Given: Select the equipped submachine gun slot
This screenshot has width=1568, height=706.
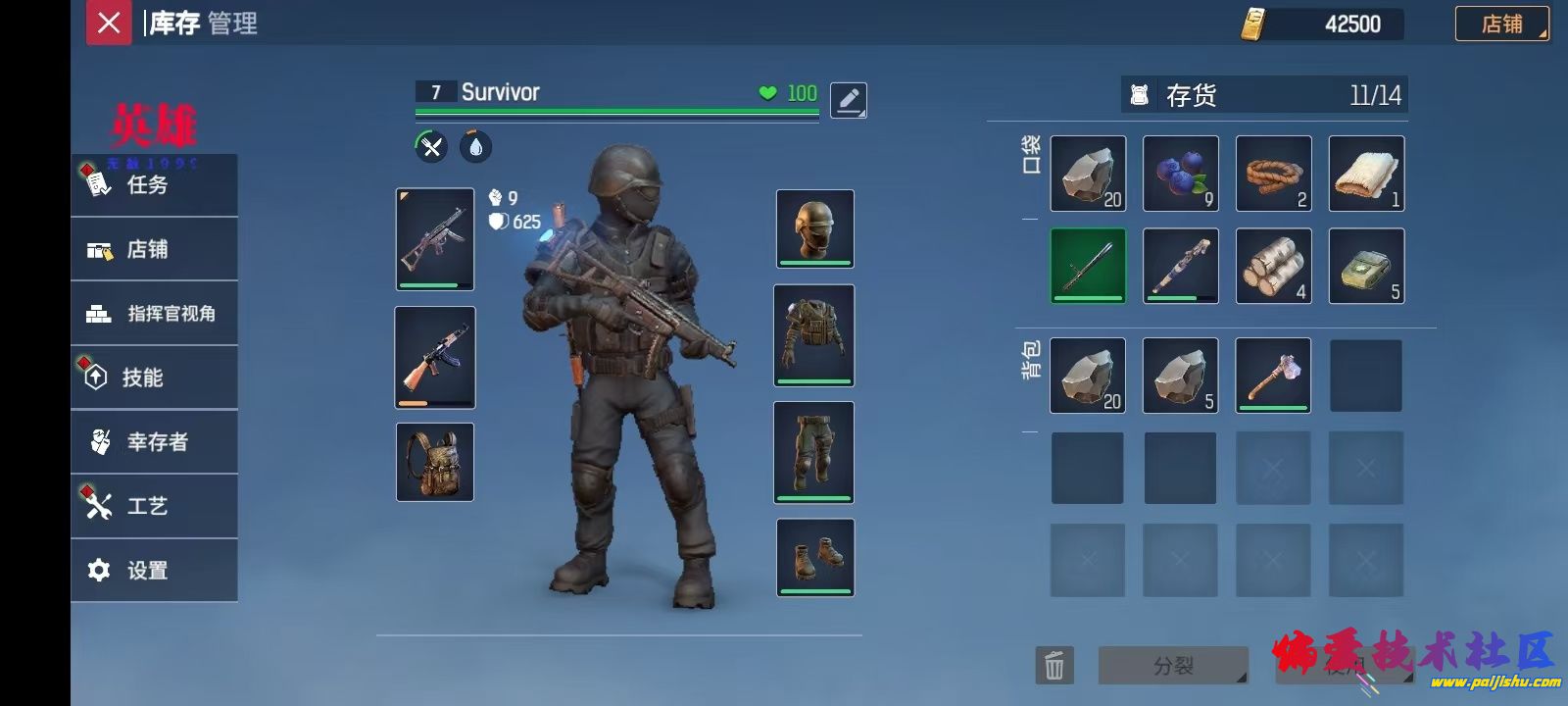Looking at the screenshot, I should (434, 239).
